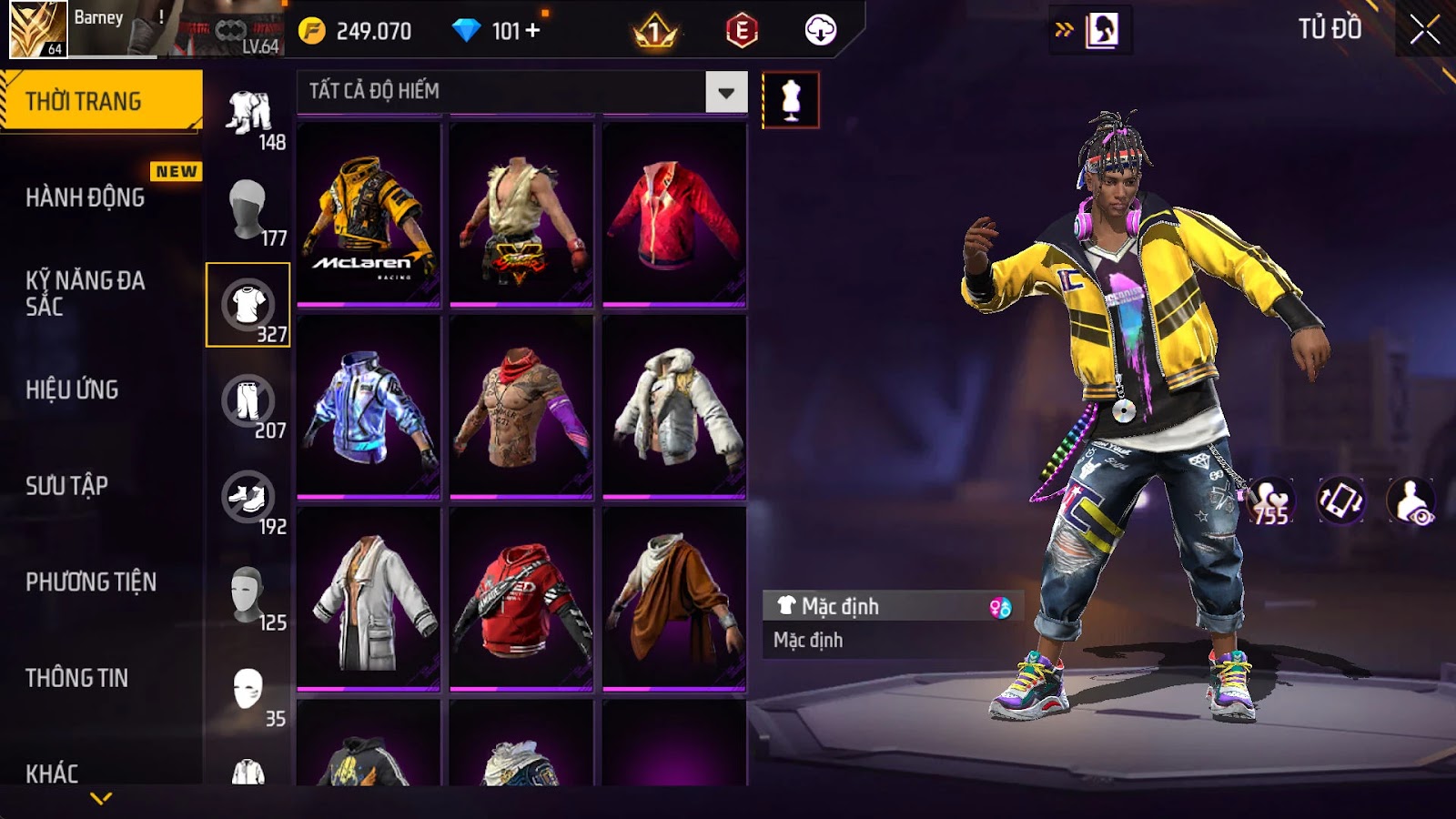Equip the tattooed torso with red scarf

(521, 407)
